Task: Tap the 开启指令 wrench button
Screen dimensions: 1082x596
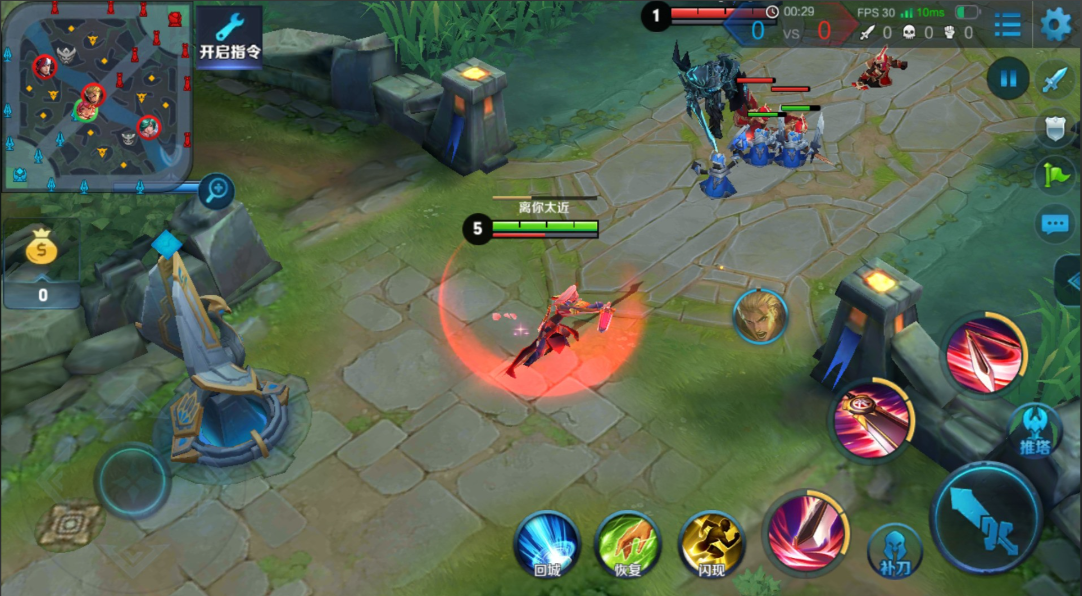Action: coord(229,37)
